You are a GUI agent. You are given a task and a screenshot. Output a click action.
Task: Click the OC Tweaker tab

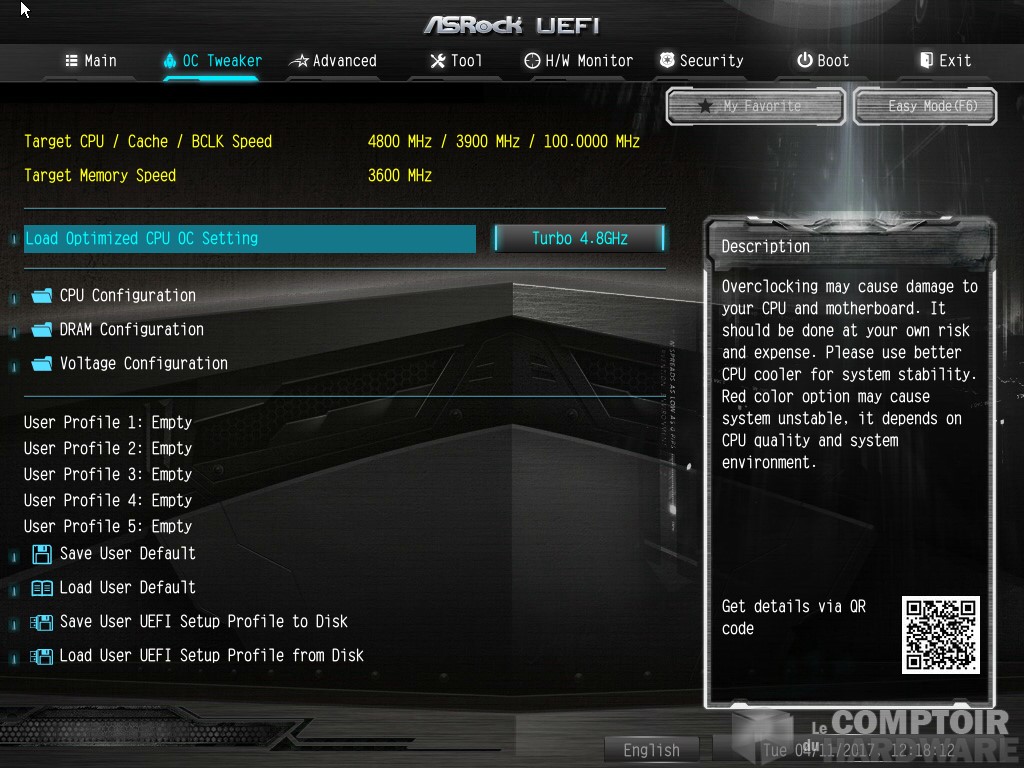pos(212,61)
